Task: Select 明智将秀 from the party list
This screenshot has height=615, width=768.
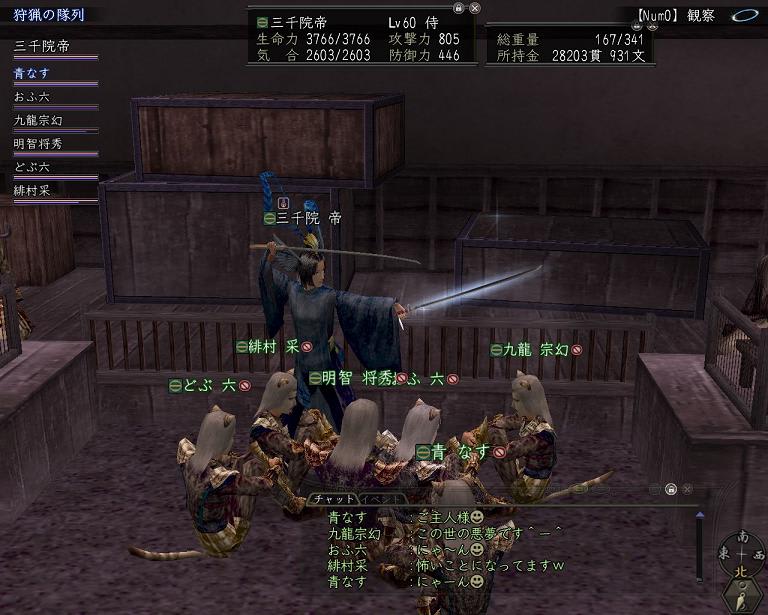Action: click(39, 143)
